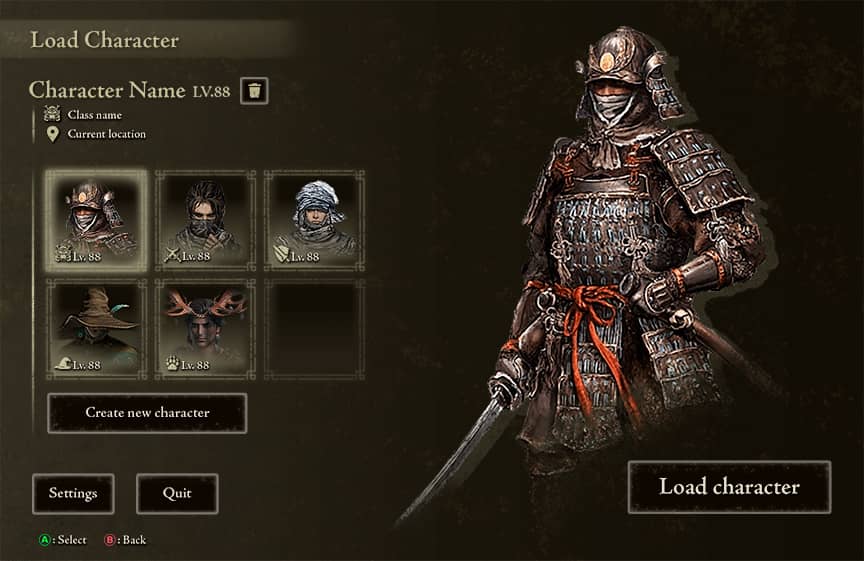Choose the masked dark-haired character tile
This screenshot has width=864, height=561.
tap(205, 220)
